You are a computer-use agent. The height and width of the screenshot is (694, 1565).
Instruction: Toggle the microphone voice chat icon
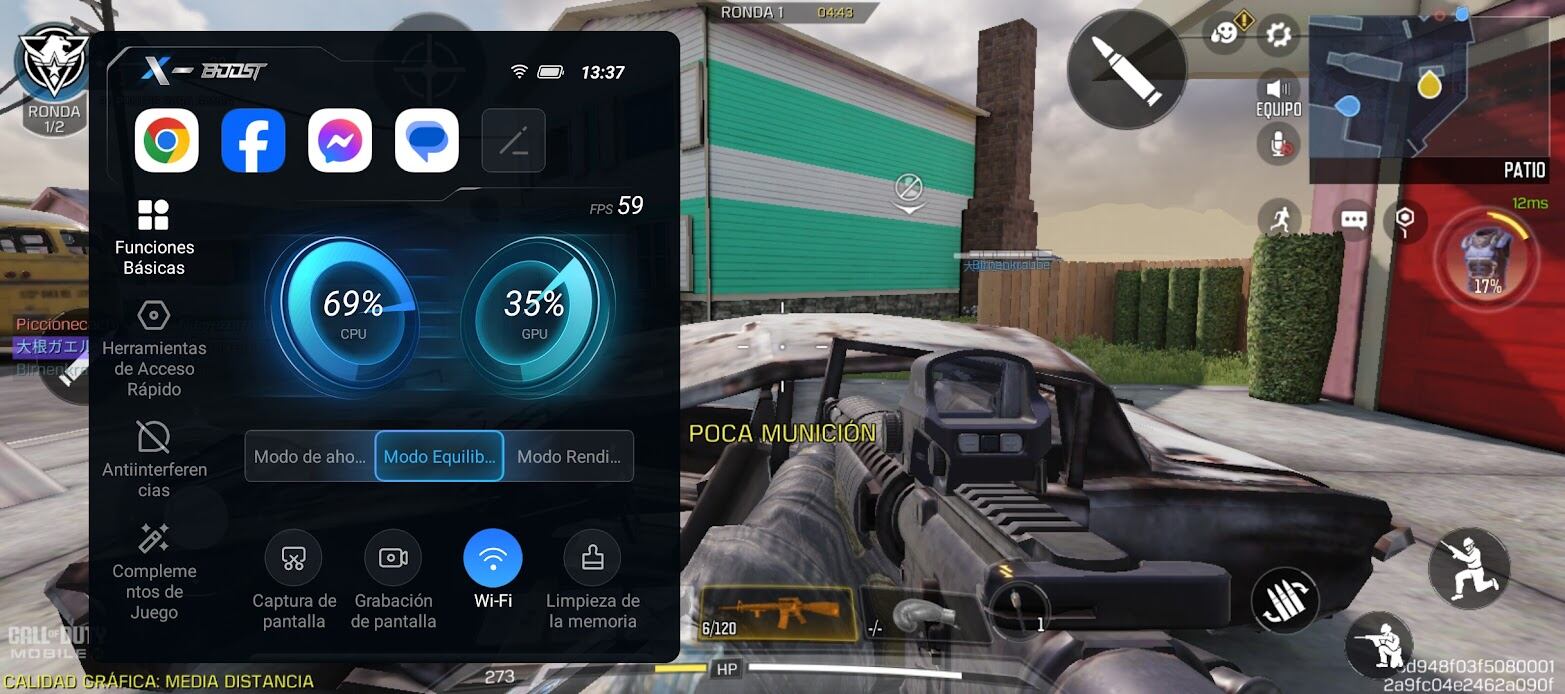coord(1279,144)
